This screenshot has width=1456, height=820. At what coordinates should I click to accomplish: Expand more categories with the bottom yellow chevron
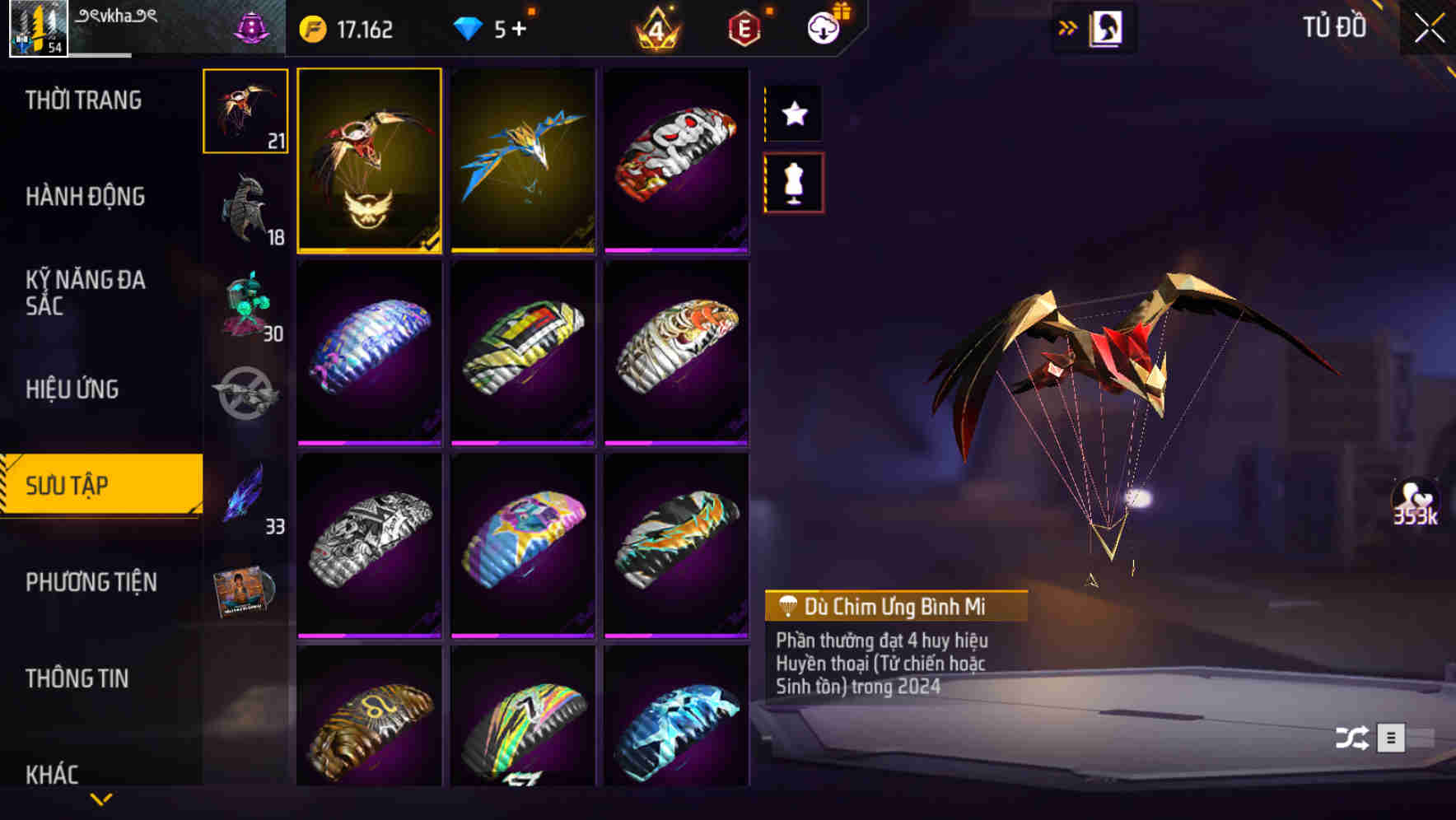point(101,799)
